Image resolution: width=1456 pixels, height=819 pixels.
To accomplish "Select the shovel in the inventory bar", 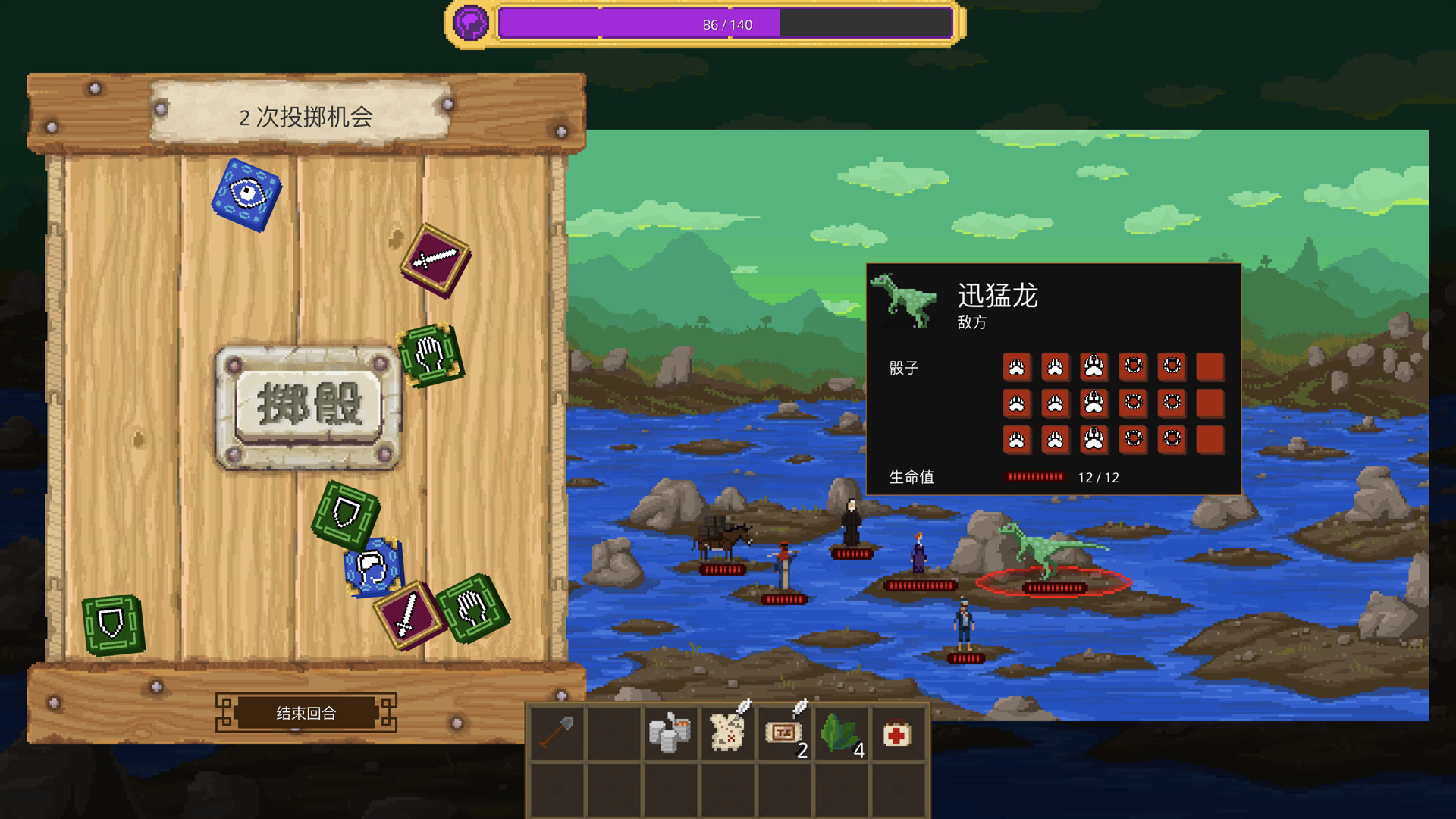I will tap(557, 732).
